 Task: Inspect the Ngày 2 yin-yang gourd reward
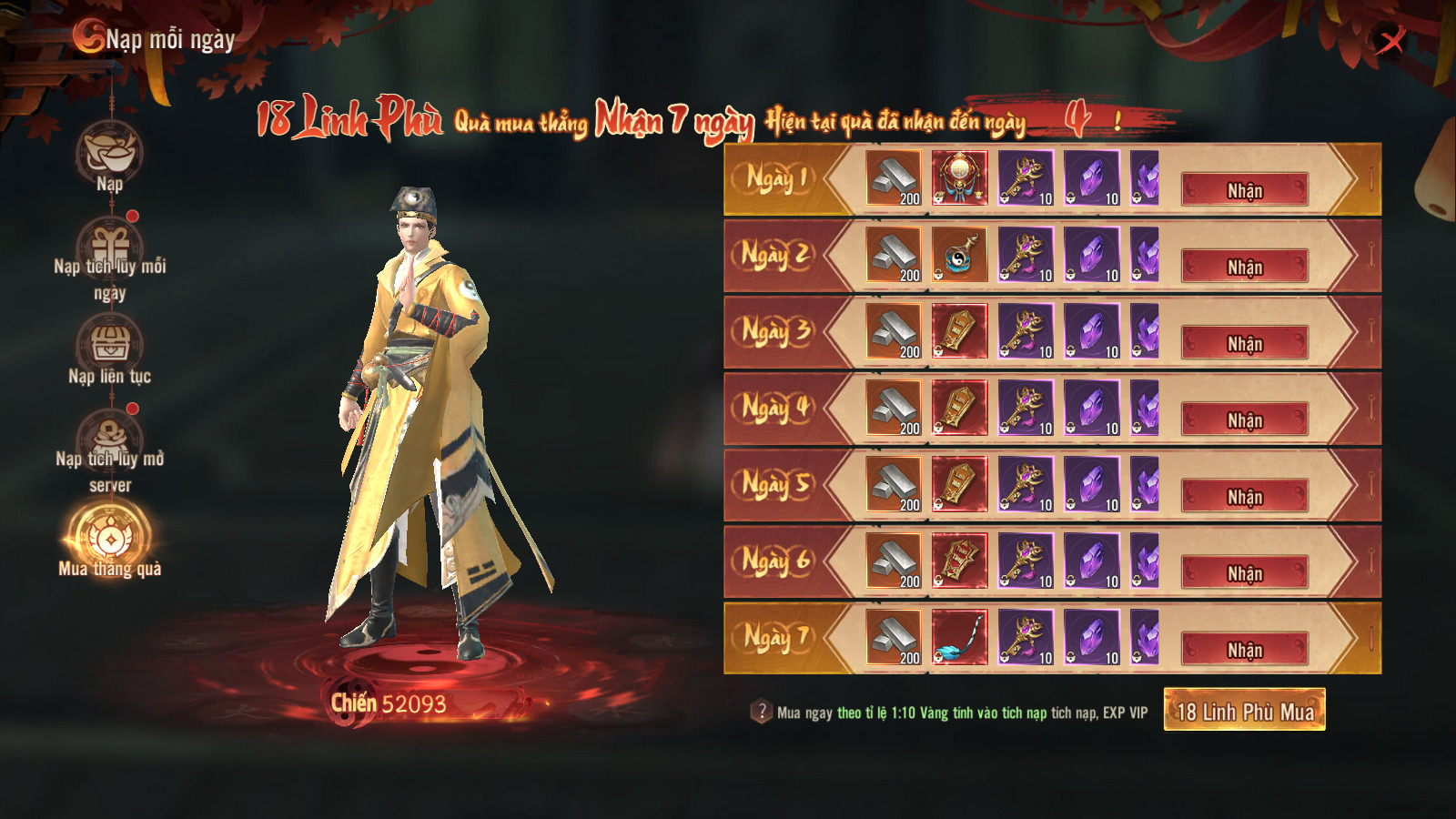point(959,254)
